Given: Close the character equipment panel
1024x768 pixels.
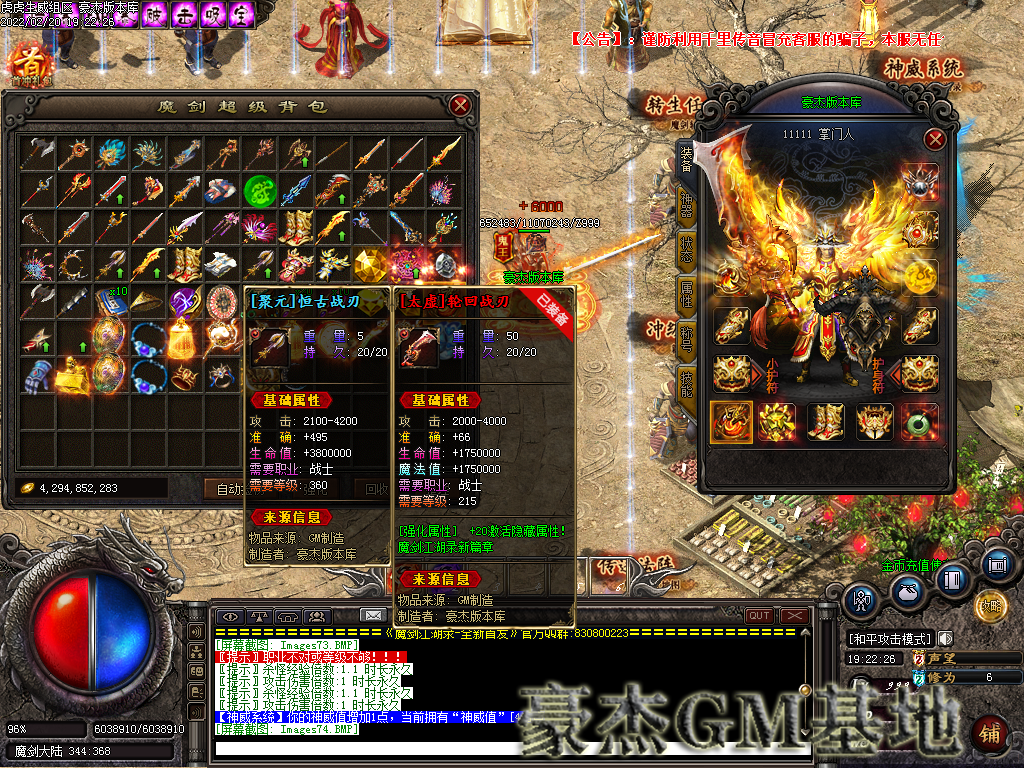Looking at the screenshot, I should [x=935, y=139].
